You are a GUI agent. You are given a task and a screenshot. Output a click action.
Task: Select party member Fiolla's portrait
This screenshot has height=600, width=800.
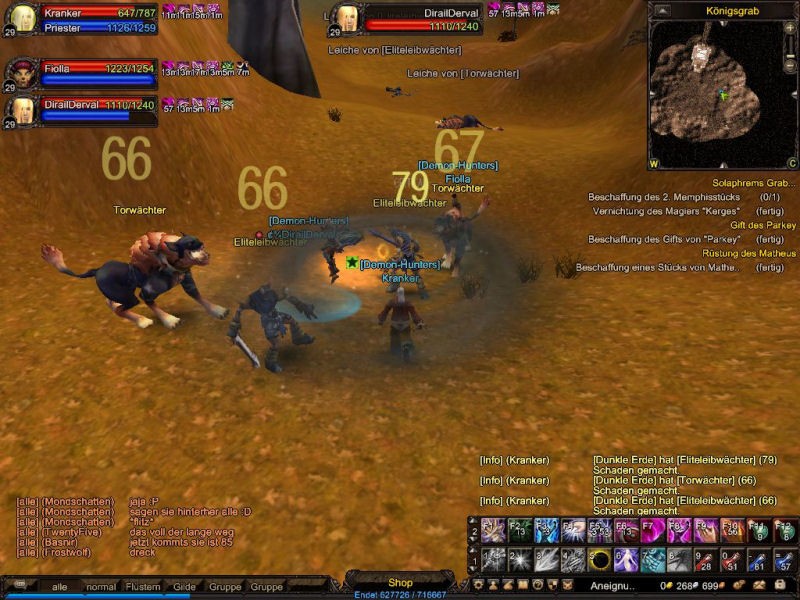[21, 72]
